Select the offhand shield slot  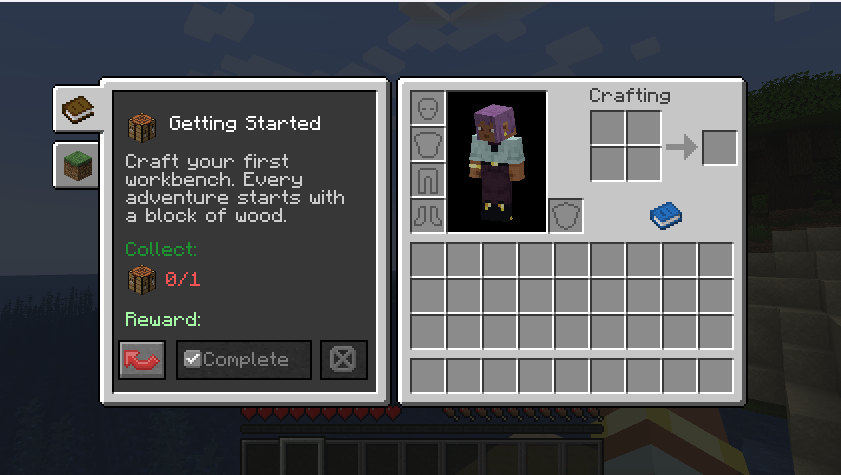(x=566, y=215)
